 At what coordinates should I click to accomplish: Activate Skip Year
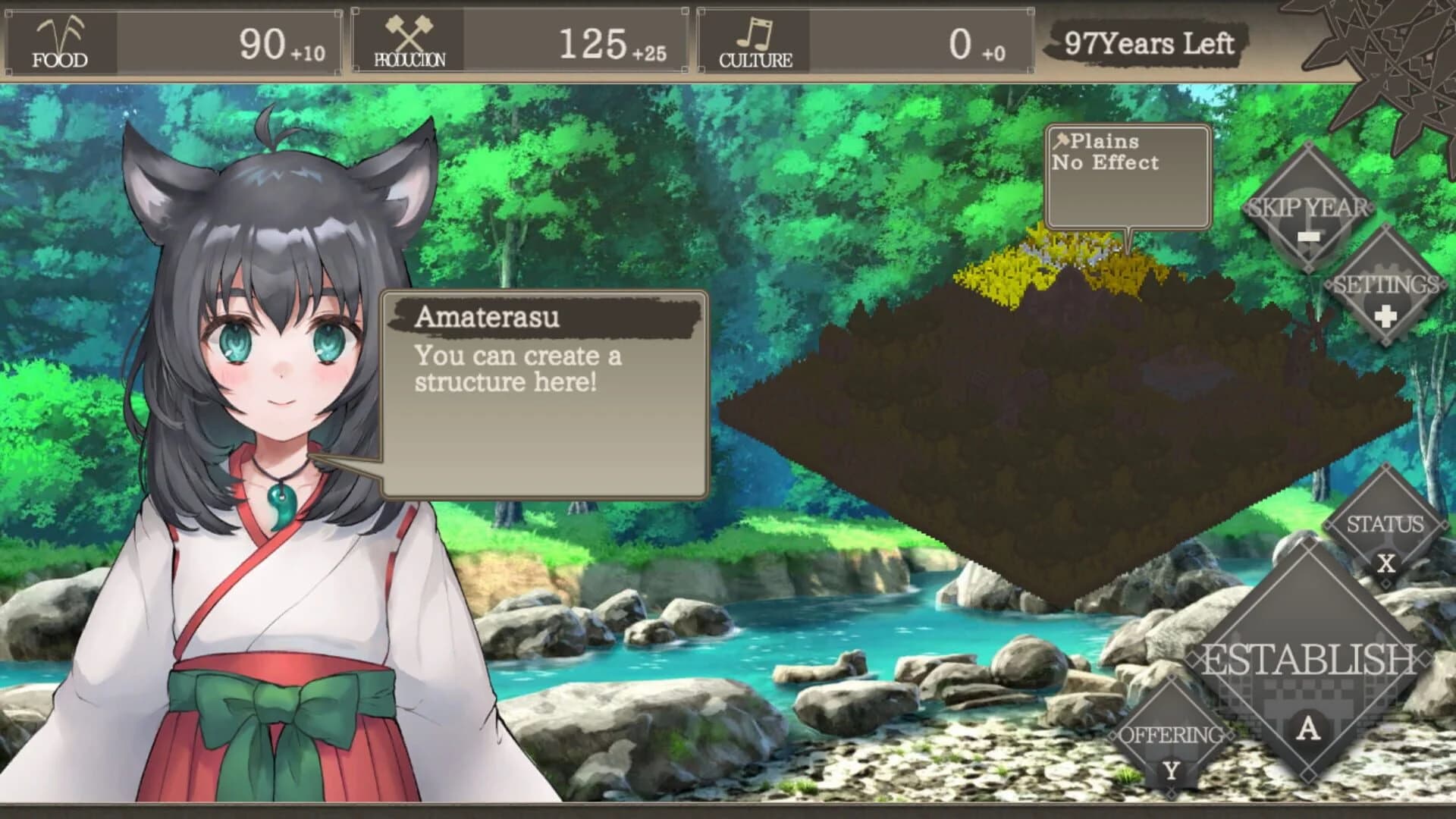[x=1309, y=205]
